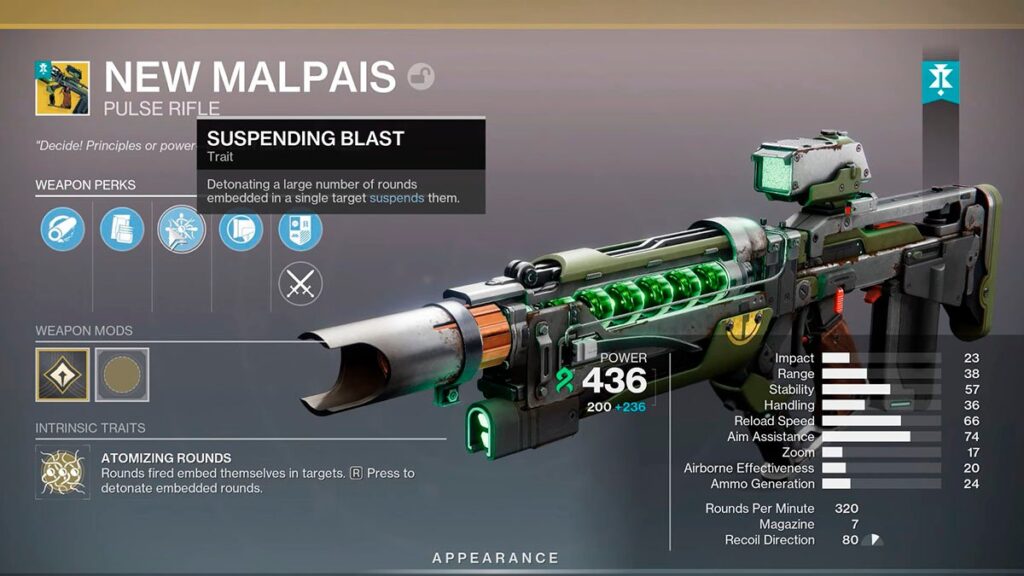Select the Suspending Blast trait perk
The width and height of the screenshot is (1024, 576).
tap(181, 229)
